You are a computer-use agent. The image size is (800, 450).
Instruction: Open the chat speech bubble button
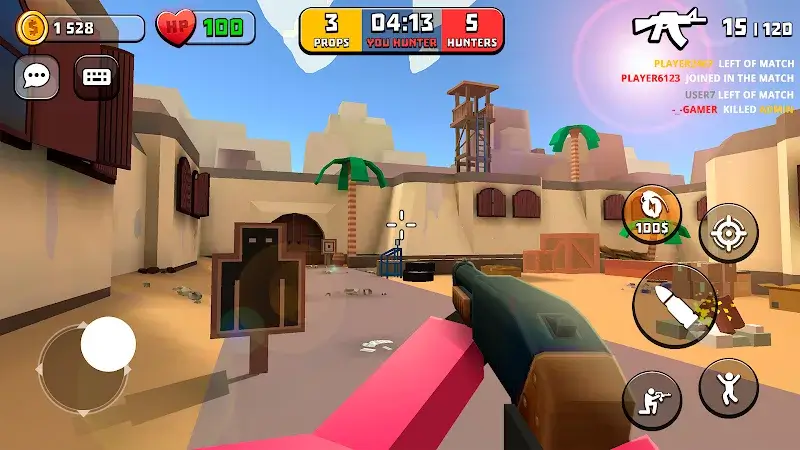[x=37, y=76]
